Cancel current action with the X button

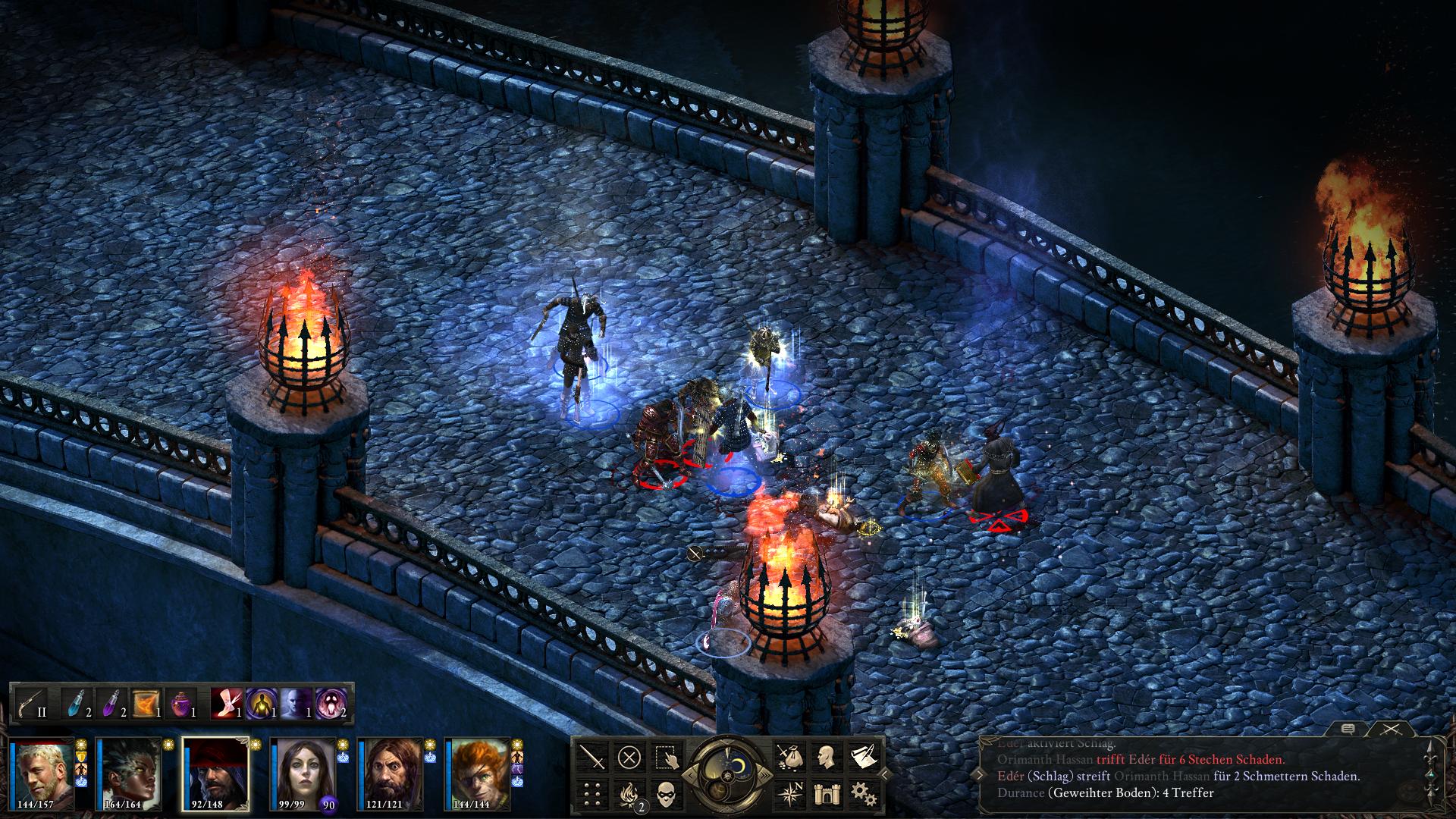click(629, 757)
